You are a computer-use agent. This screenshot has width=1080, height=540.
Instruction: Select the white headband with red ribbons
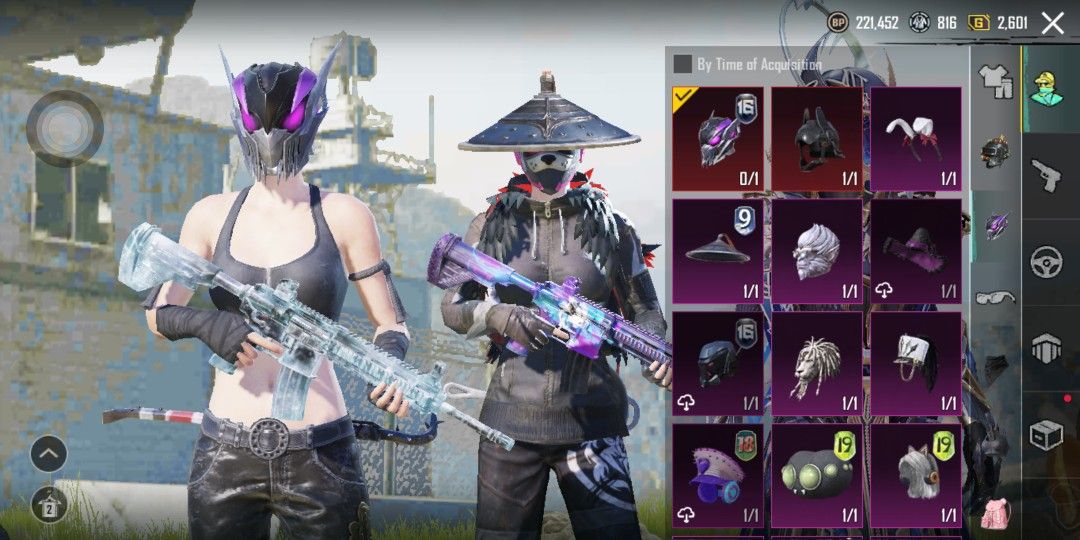point(915,138)
